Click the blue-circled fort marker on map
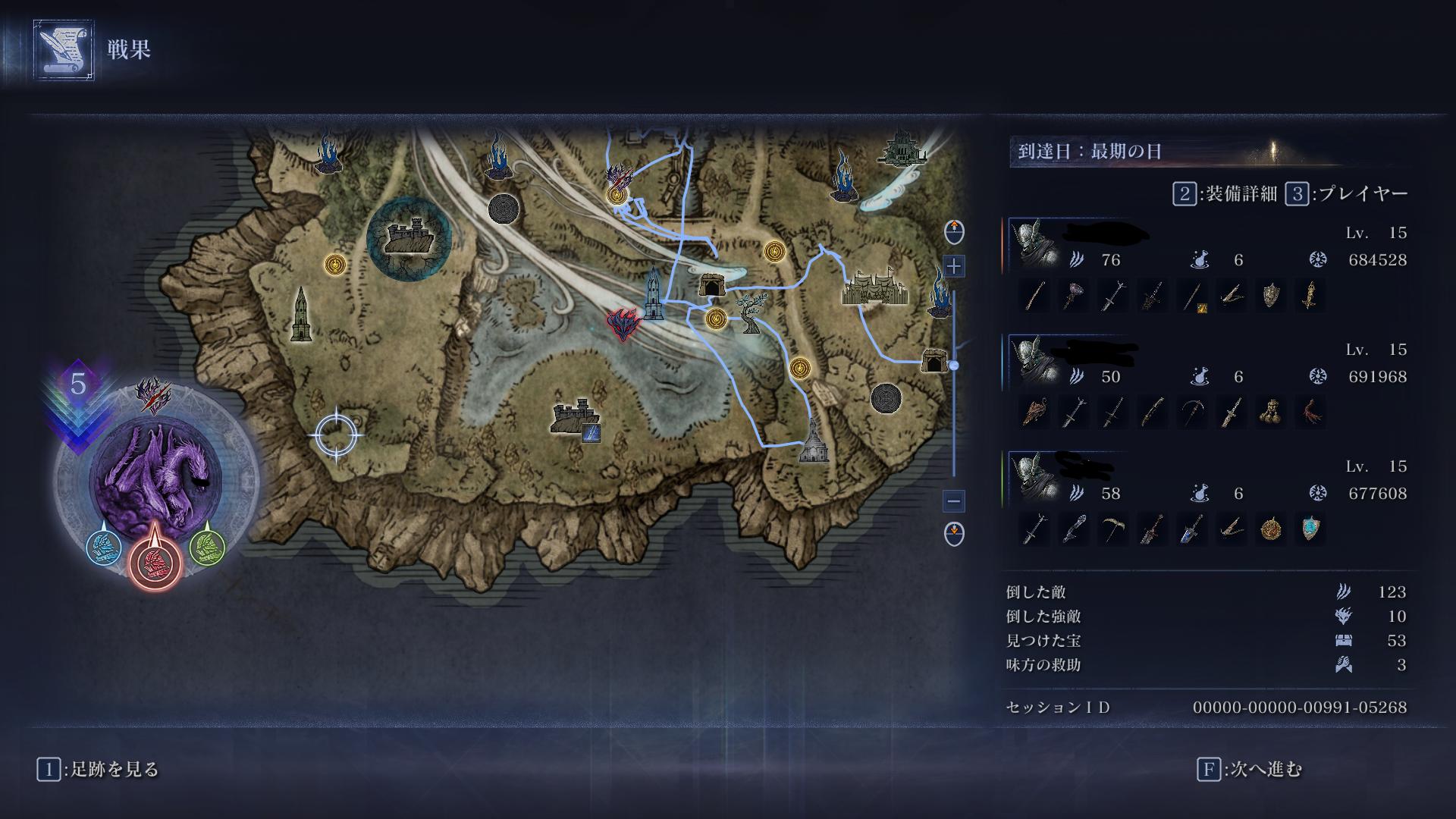1456x819 pixels. 409,238
